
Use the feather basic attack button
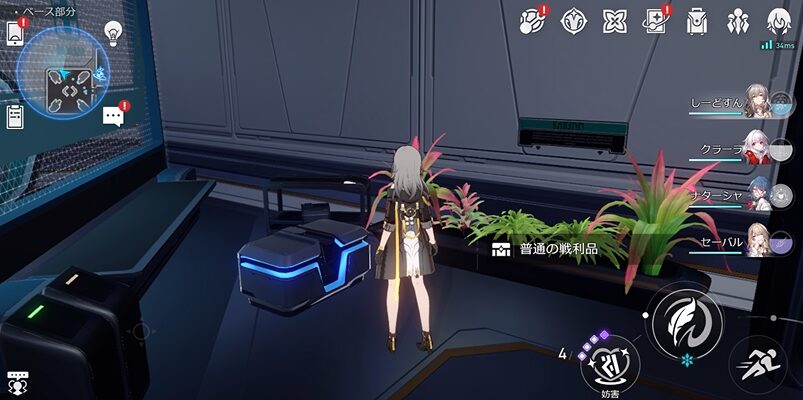[686, 324]
